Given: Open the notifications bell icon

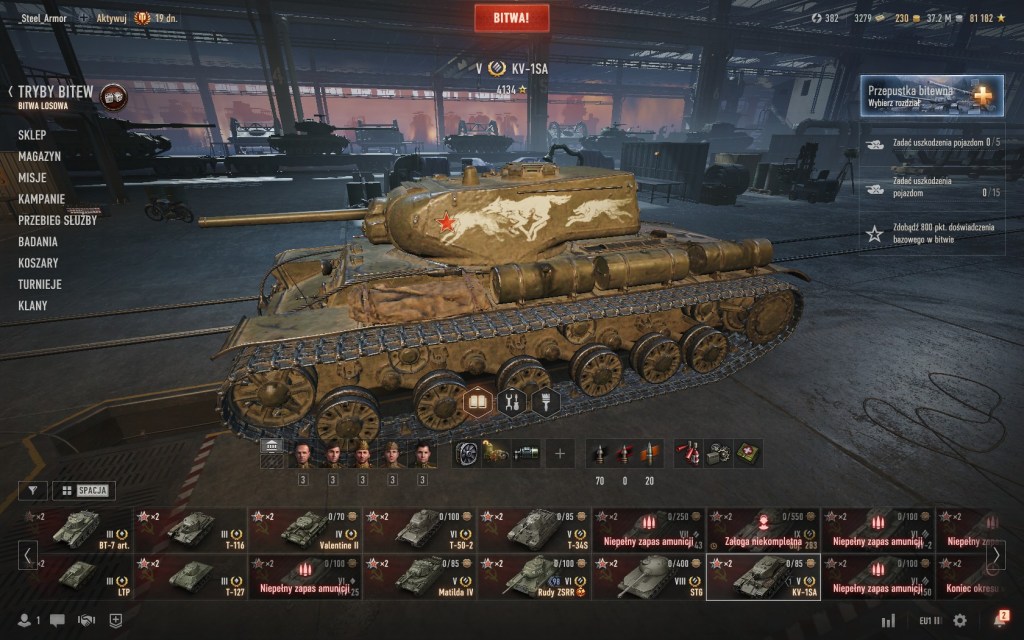Looking at the screenshot, I should coord(999,620).
